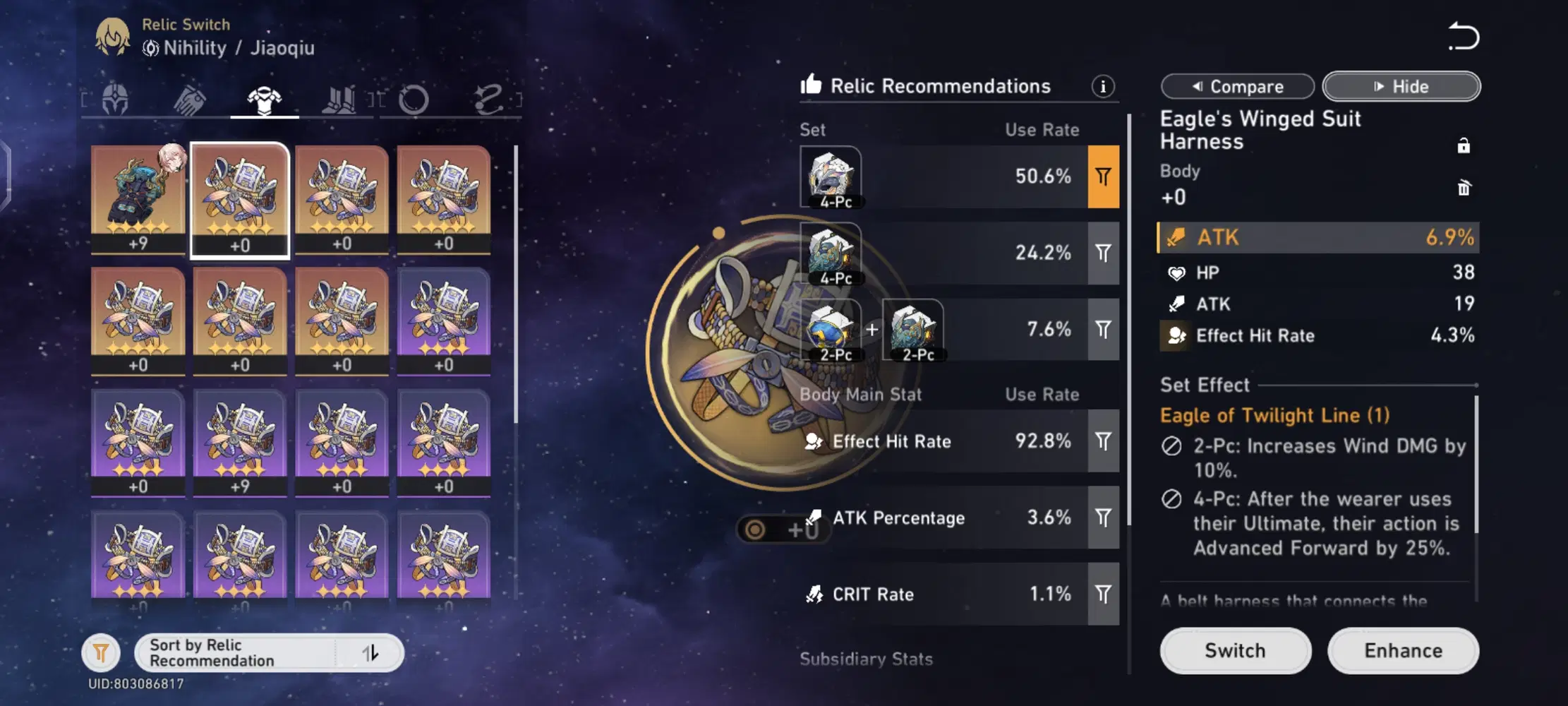Open the Sort by Relic Recommendation dropdown
1568x706 pixels.
pyautogui.click(x=268, y=653)
